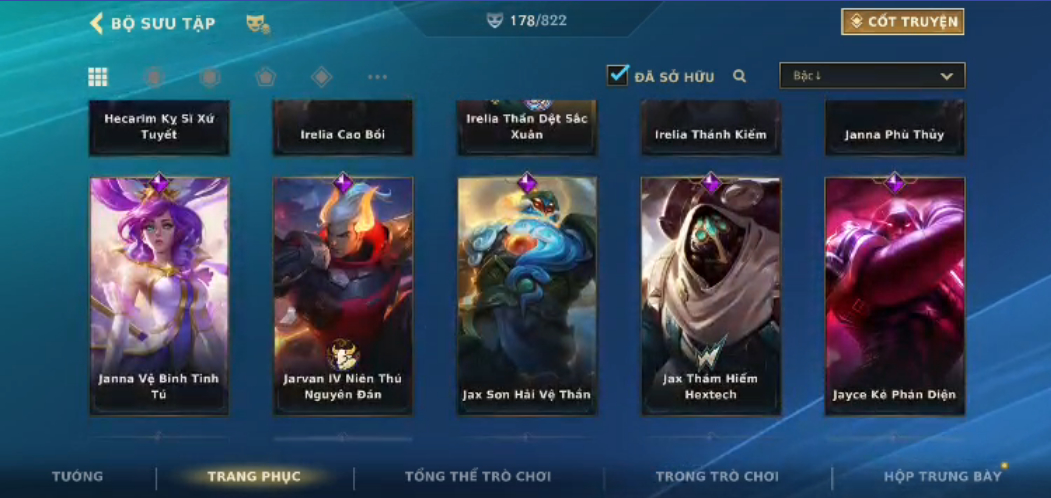This screenshot has width=1051, height=498.
Task: Select Hecarim Kỵ Sĩ Xứ Tuyết skin
Action: (x=159, y=127)
